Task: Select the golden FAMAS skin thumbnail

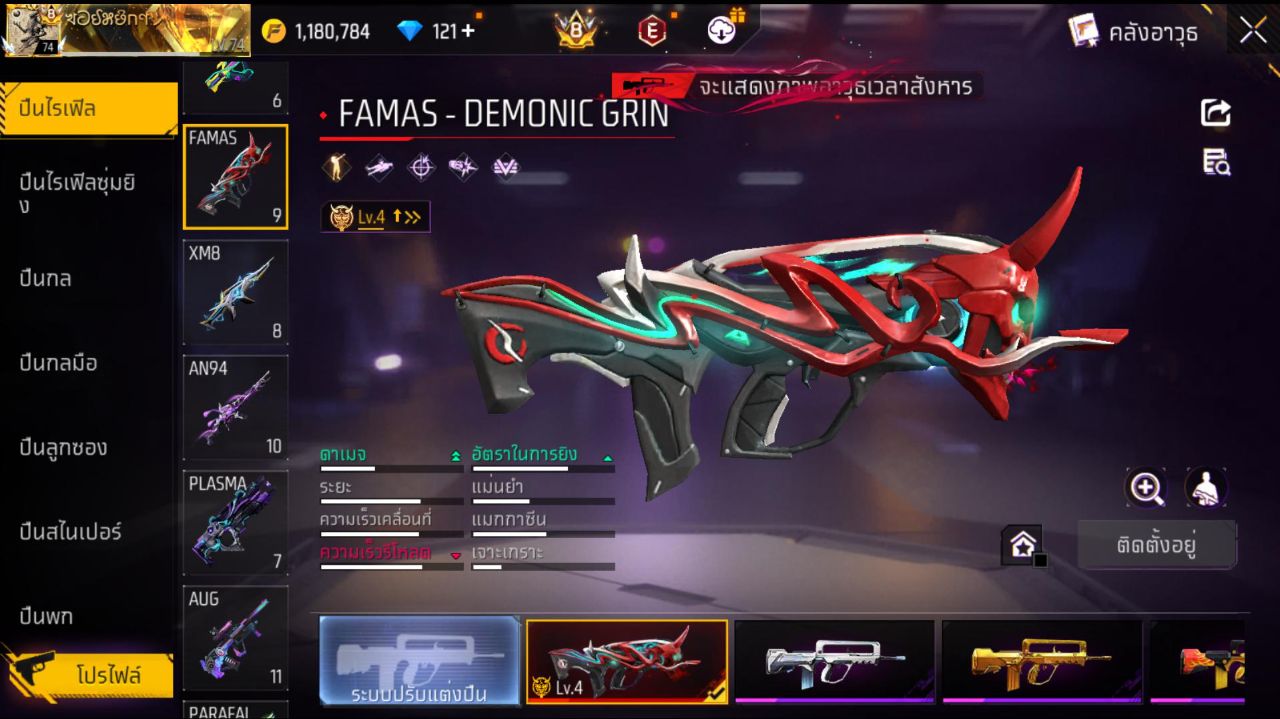Action: tap(1041, 661)
